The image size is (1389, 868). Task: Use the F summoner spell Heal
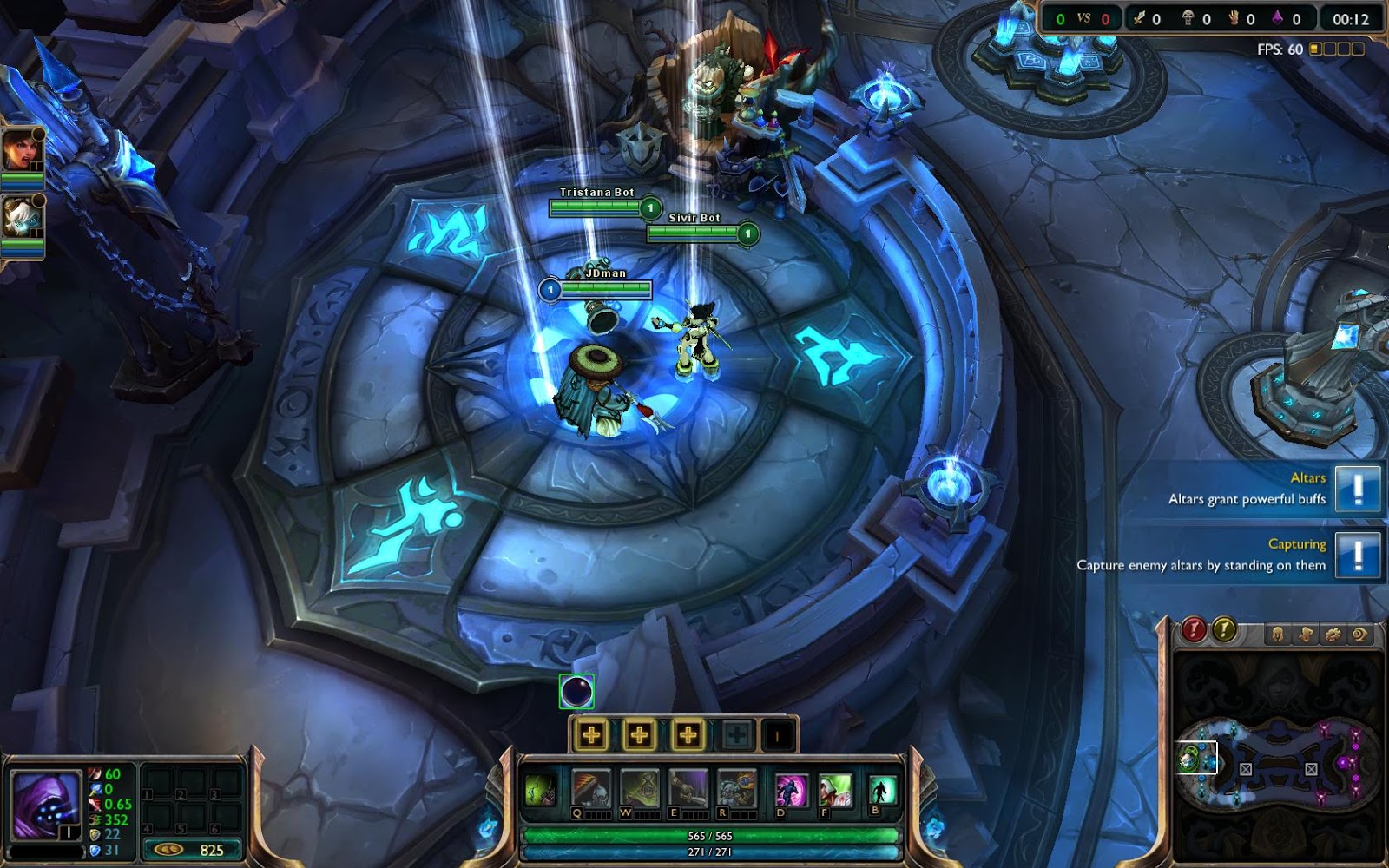(x=835, y=790)
